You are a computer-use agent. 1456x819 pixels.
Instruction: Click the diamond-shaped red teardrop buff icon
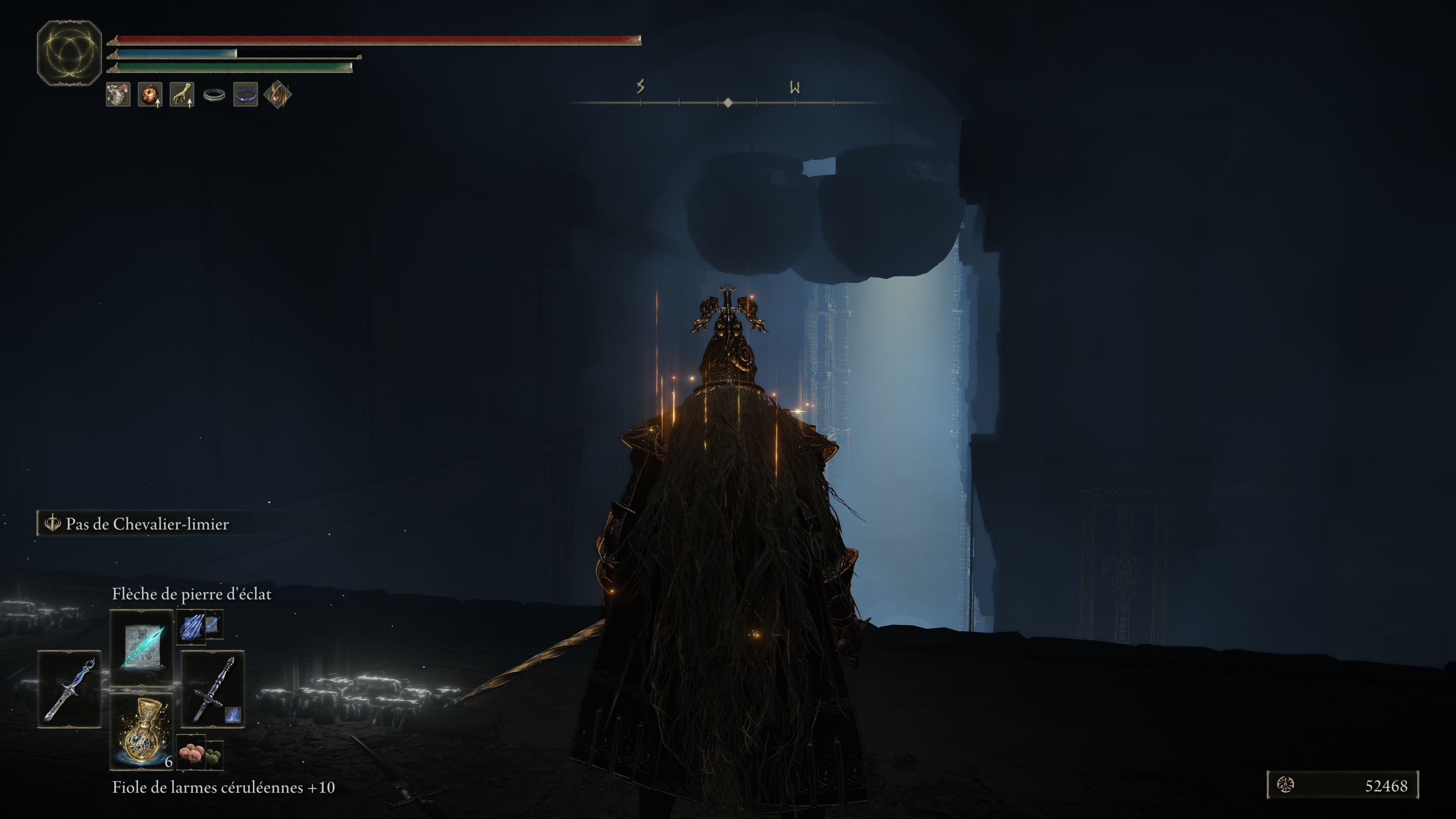click(278, 94)
